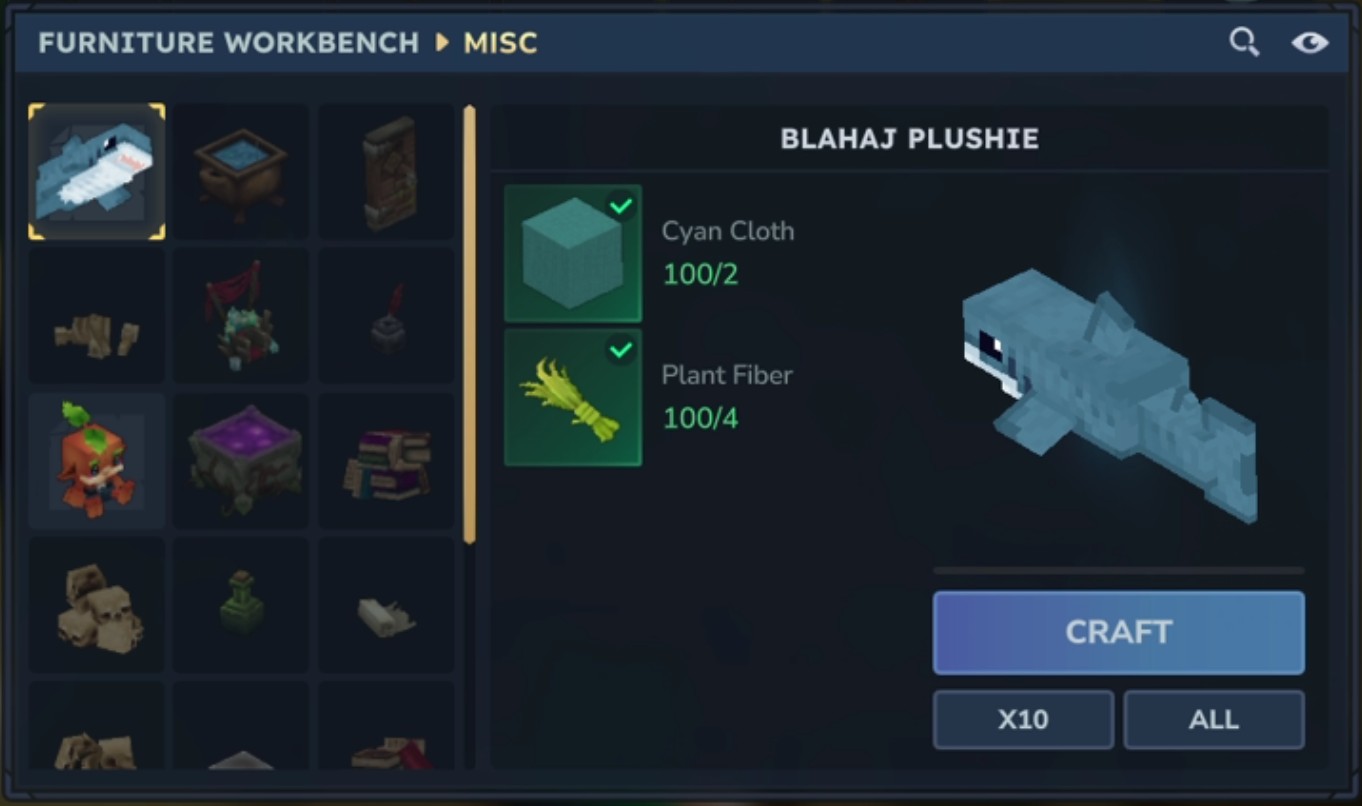Open the recipe search magnifier
The height and width of the screenshot is (806, 1362).
(x=1243, y=42)
